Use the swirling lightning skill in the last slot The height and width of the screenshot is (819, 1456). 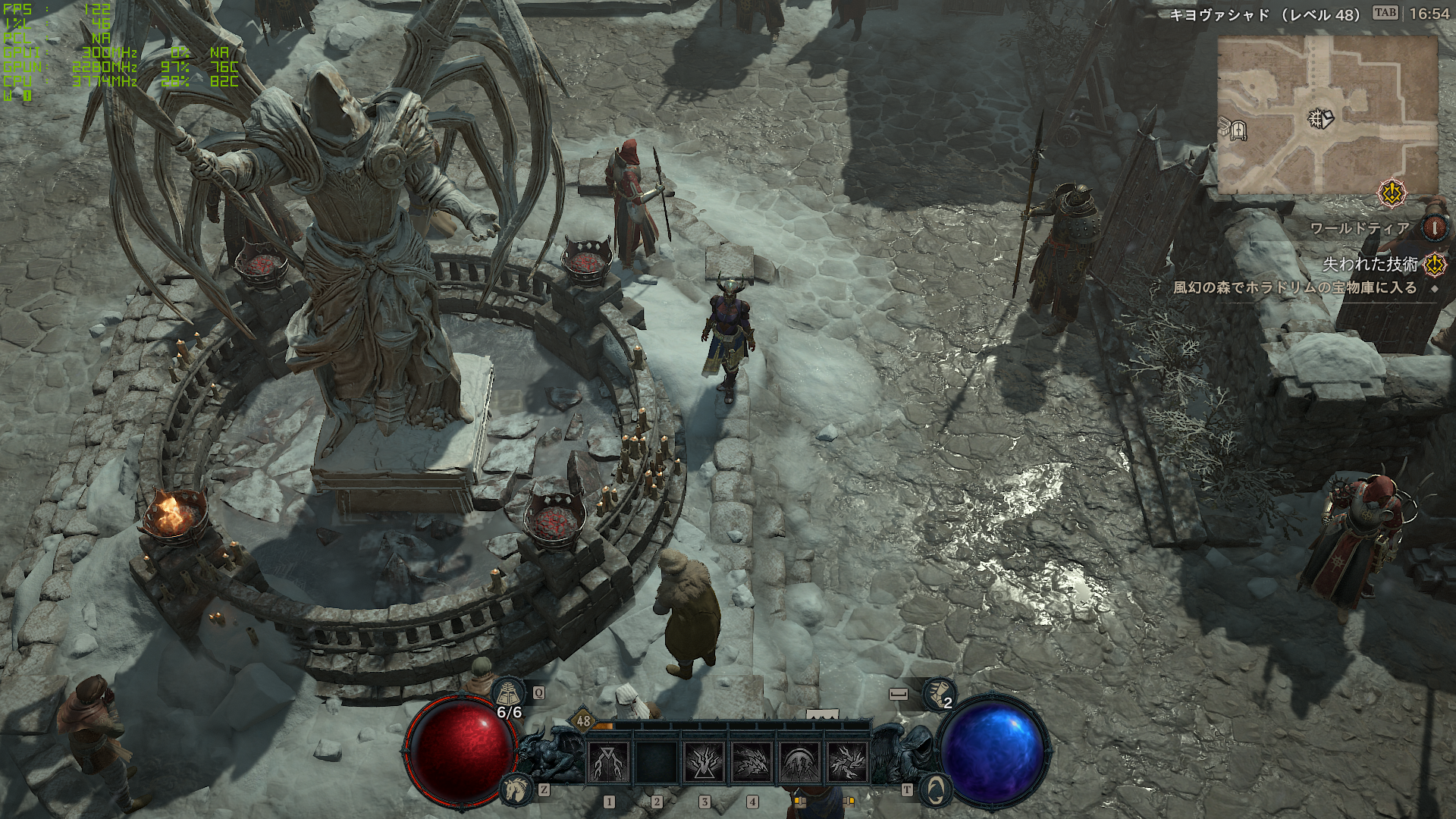[x=846, y=761]
